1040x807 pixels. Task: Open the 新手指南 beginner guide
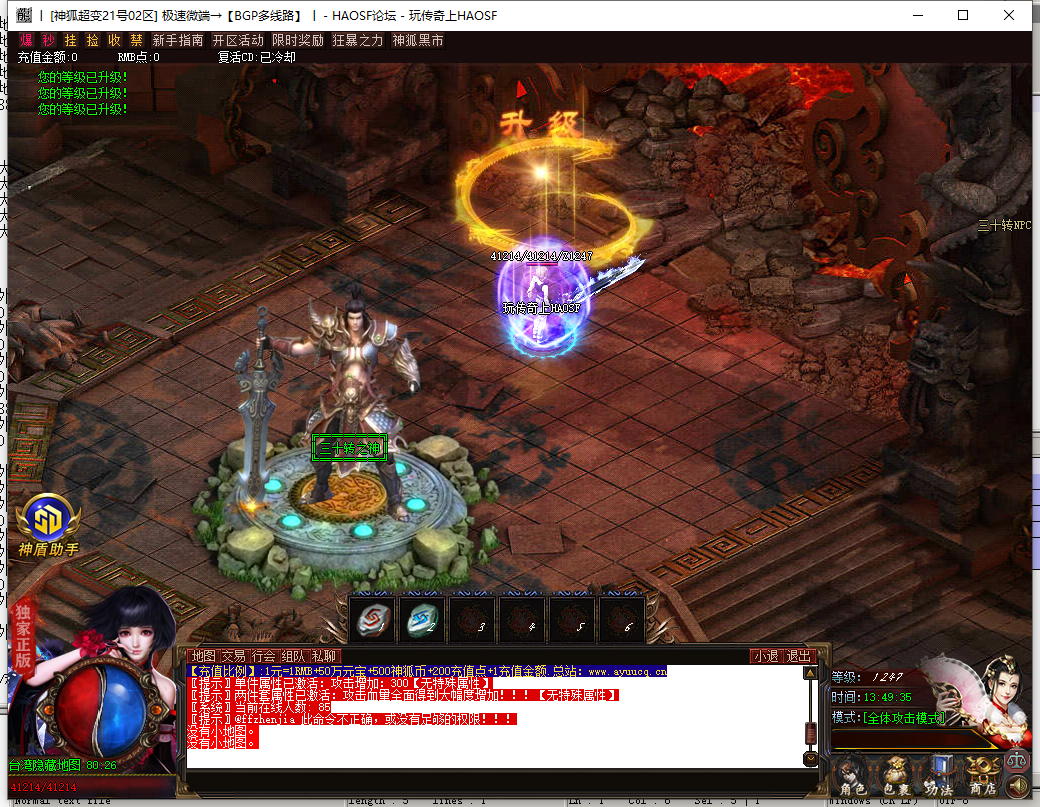pos(178,41)
